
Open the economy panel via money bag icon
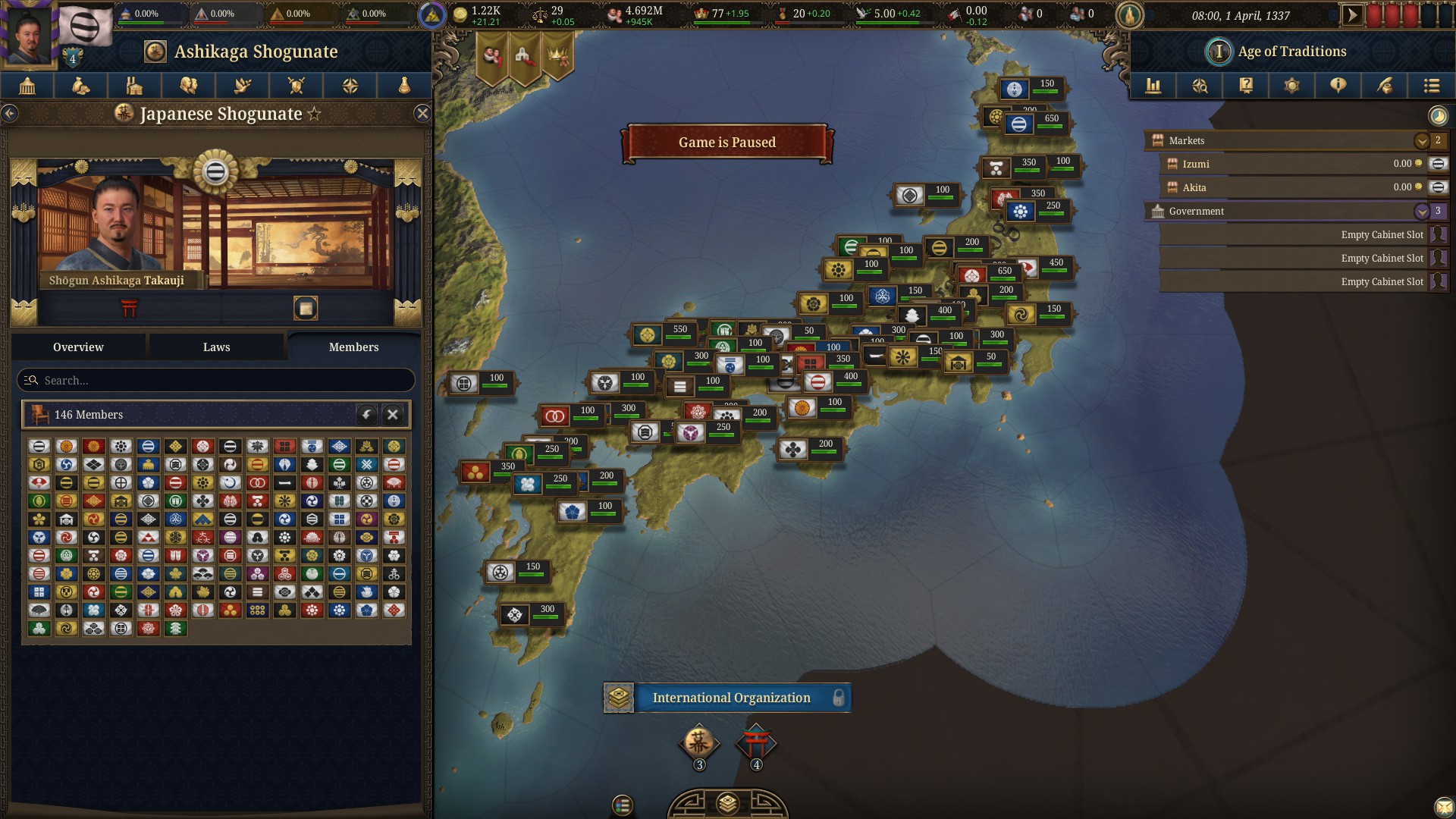click(80, 86)
